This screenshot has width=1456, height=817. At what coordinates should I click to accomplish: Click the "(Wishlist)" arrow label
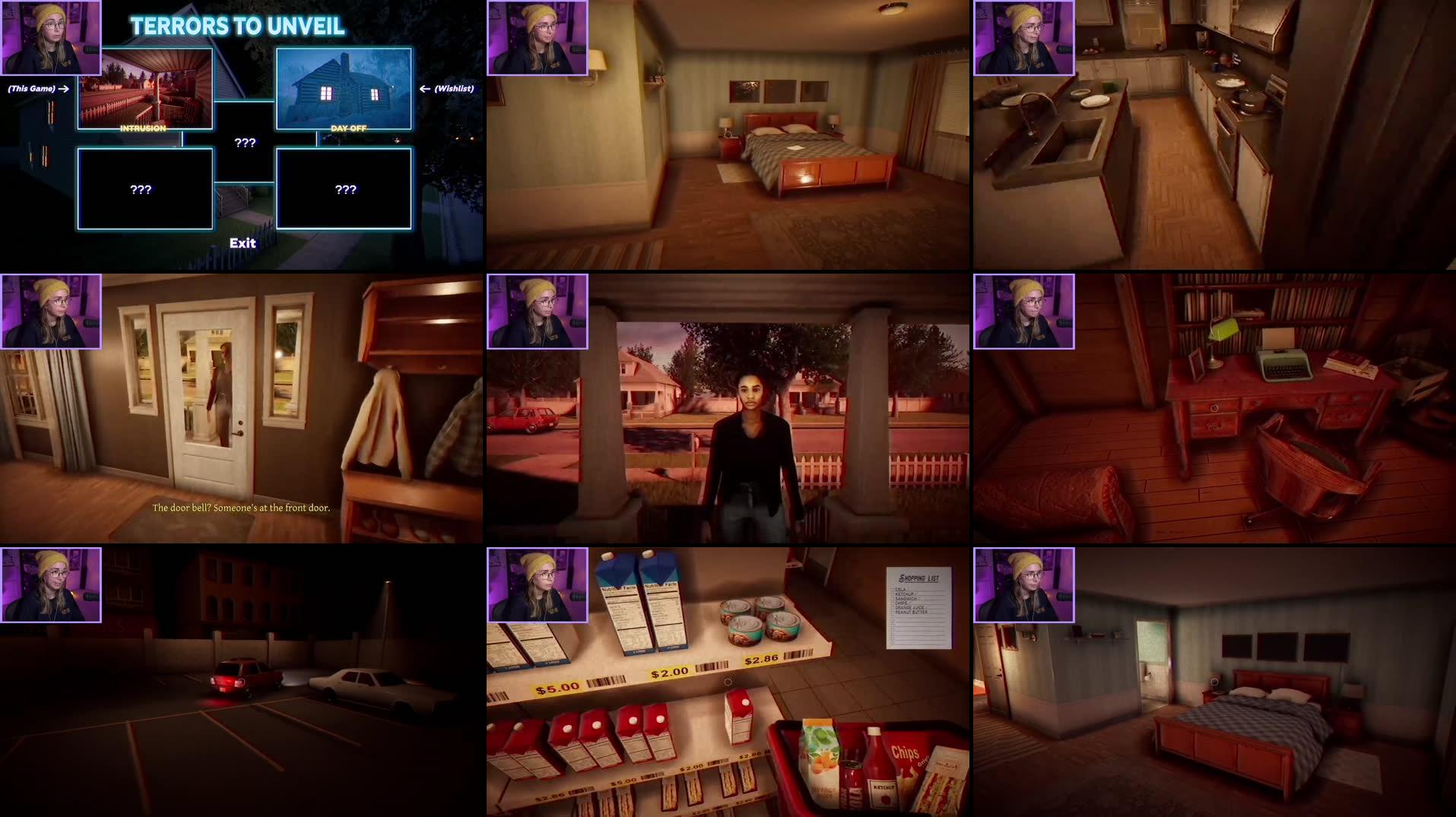pyautogui.click(x=455, y=88)
